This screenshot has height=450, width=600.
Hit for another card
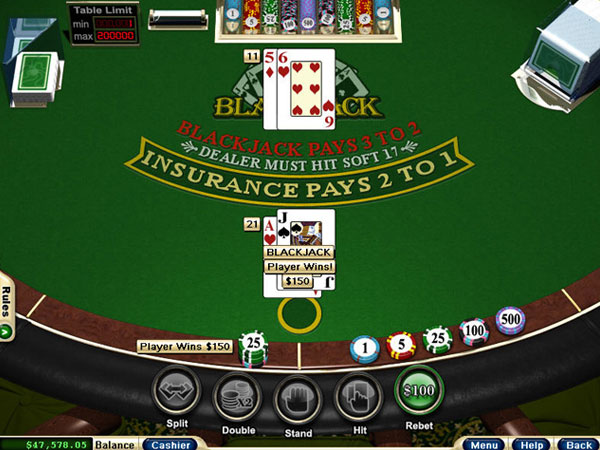click(358, 393)
